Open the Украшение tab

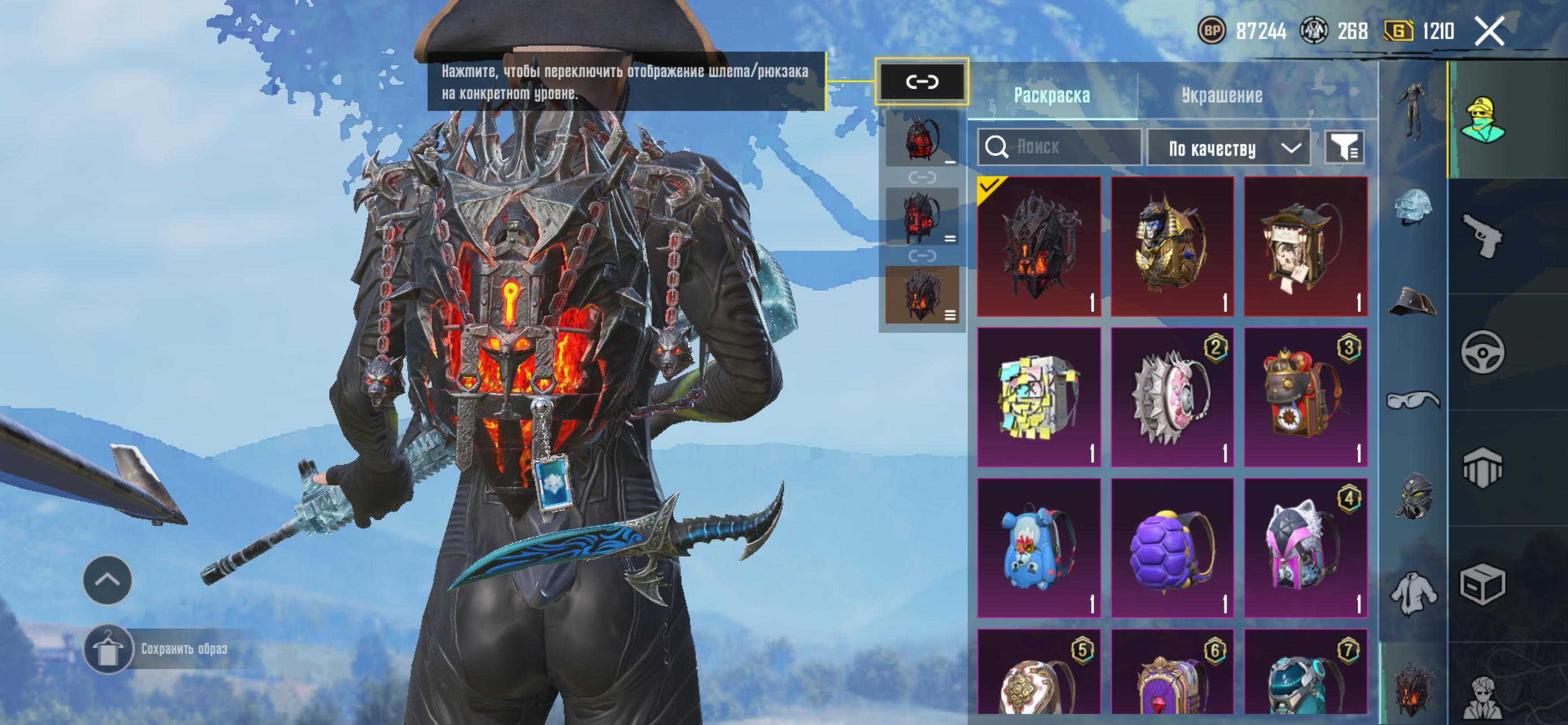coord(1221,95)
